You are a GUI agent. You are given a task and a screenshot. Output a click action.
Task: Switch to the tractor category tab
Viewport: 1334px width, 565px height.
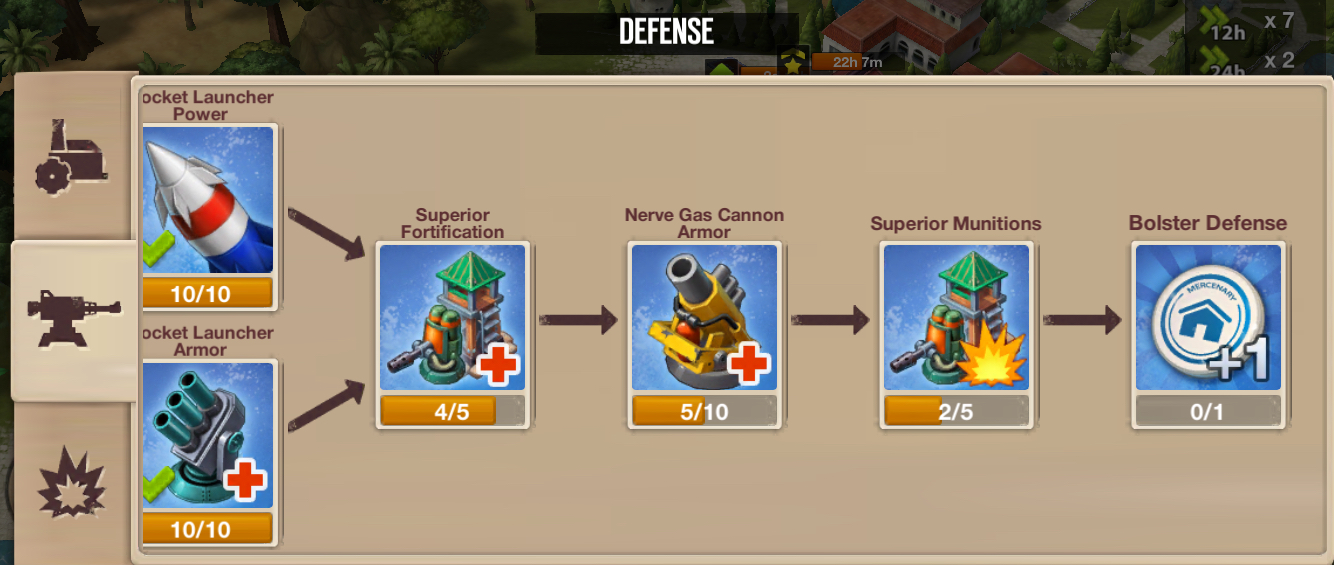click(x=71, y=157)
